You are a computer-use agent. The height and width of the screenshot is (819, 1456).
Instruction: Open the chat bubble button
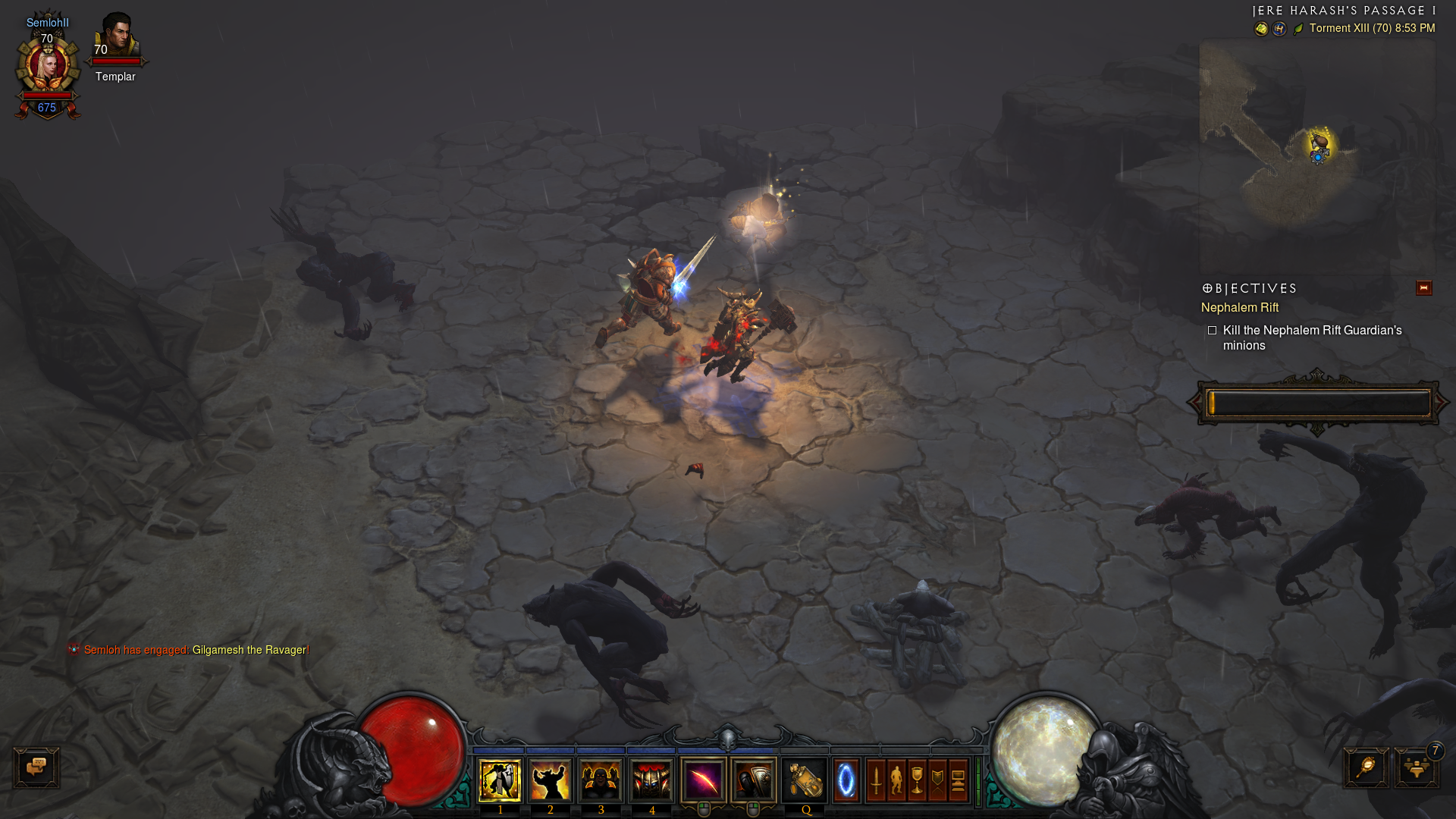click(36, 767)
